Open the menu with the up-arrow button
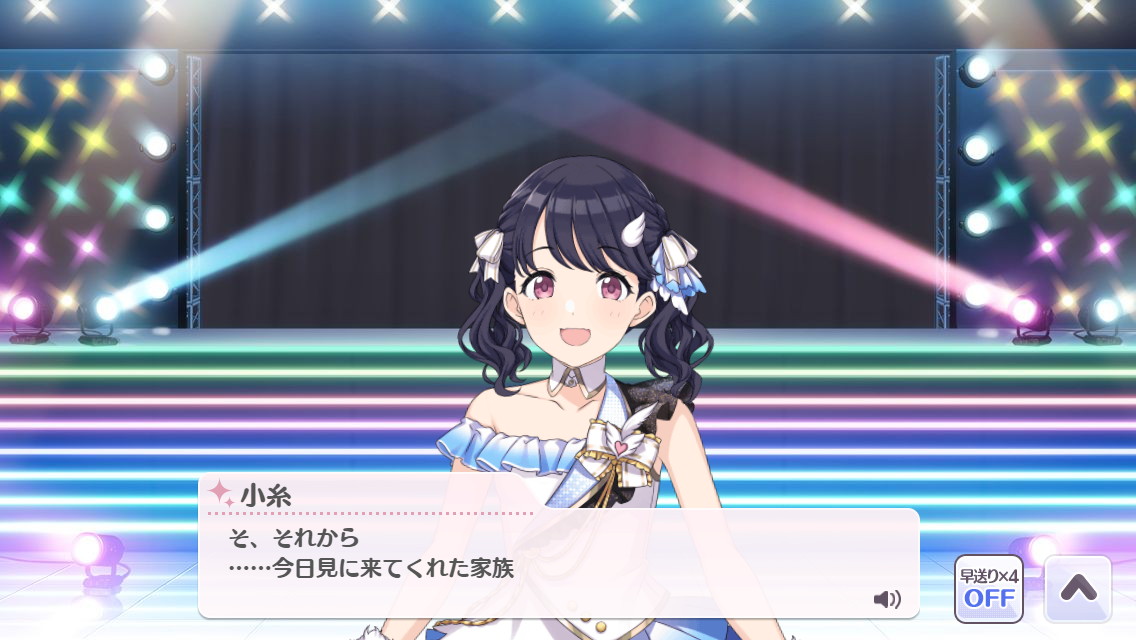Image resolution: width=1136 pixels, height=640 pixels. click(1078, 589)
